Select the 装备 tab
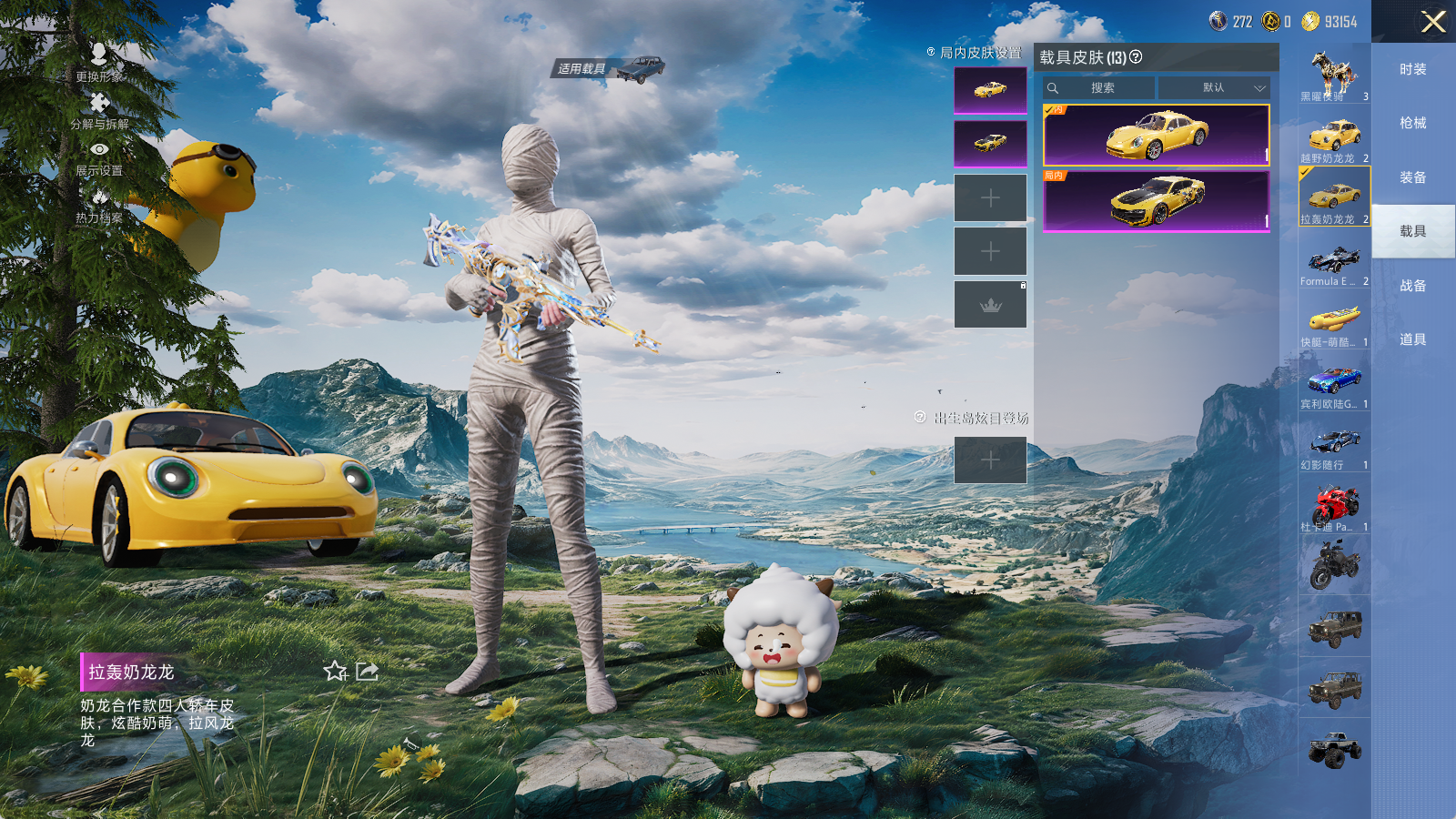The image size is (1456, 819). (x=1412, y=177)
